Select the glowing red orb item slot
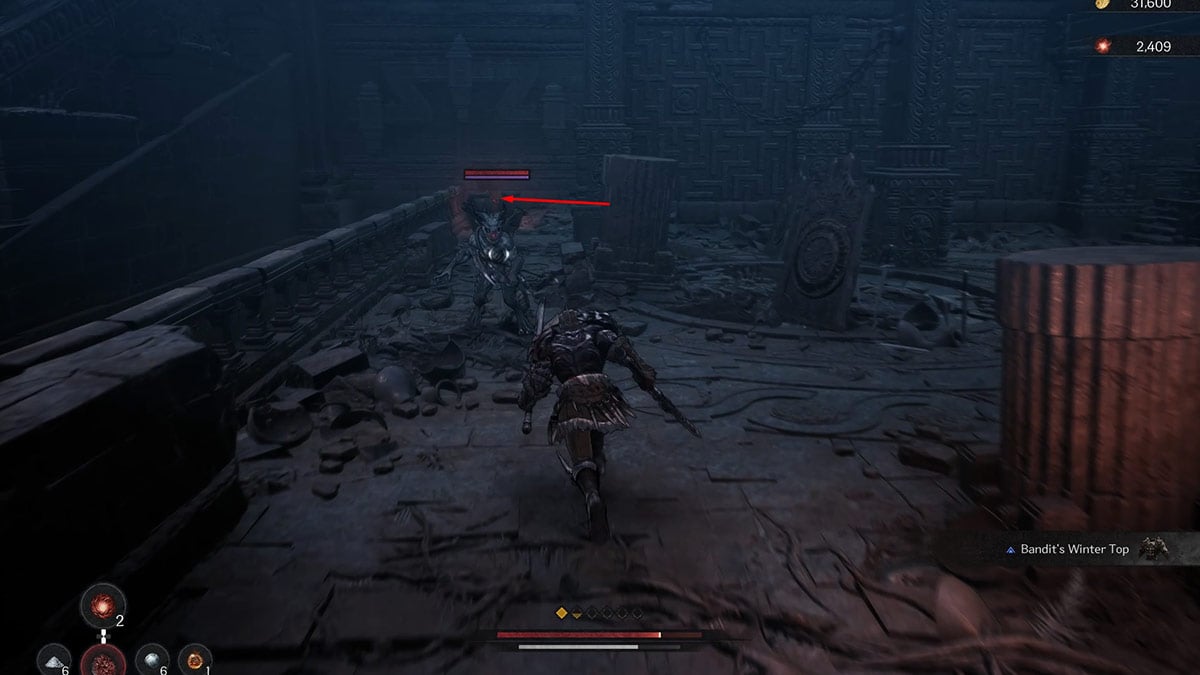This screenshot has width=1200, height=675. (103, 606)
